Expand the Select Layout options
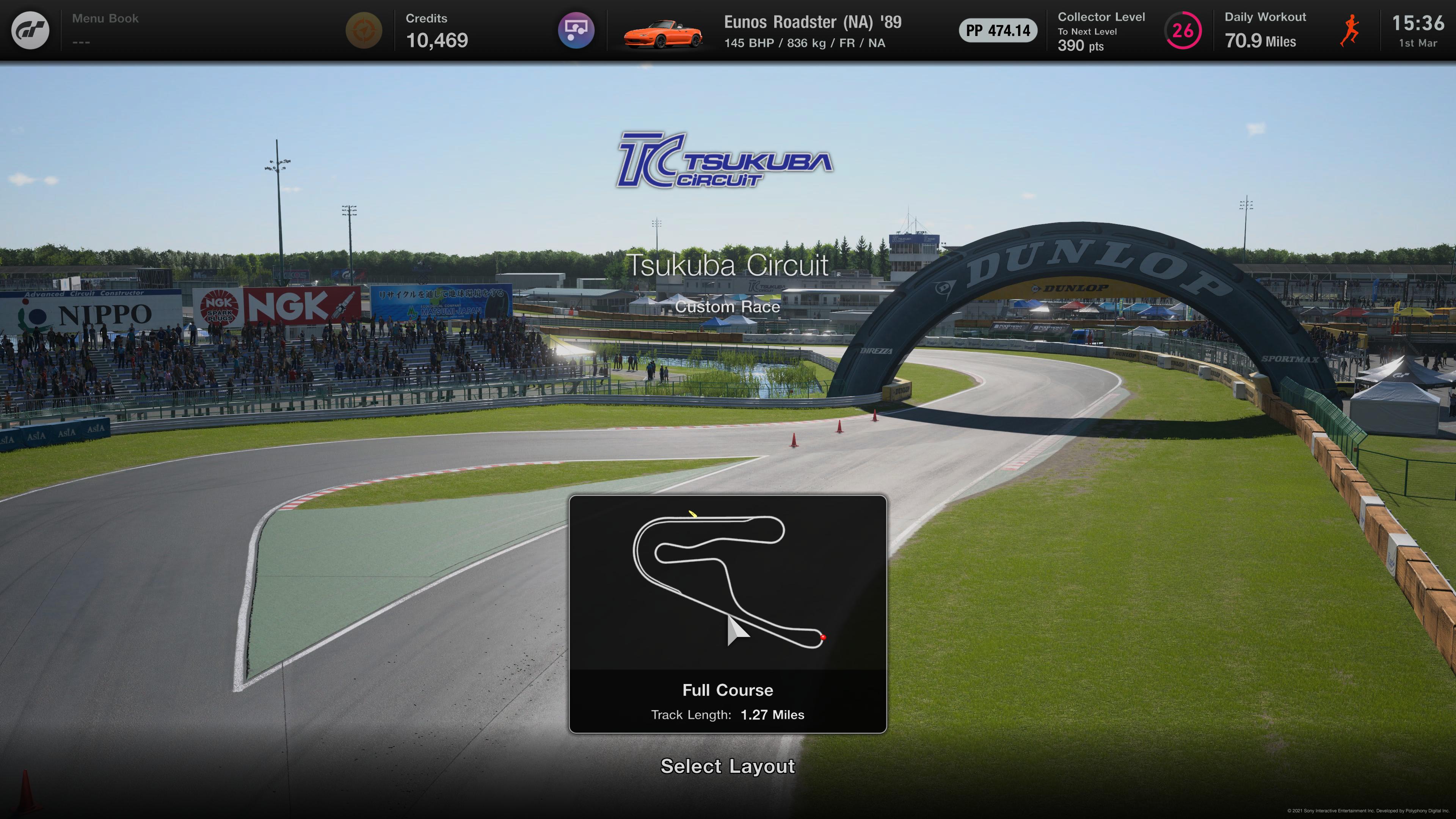 pos(728,767)
